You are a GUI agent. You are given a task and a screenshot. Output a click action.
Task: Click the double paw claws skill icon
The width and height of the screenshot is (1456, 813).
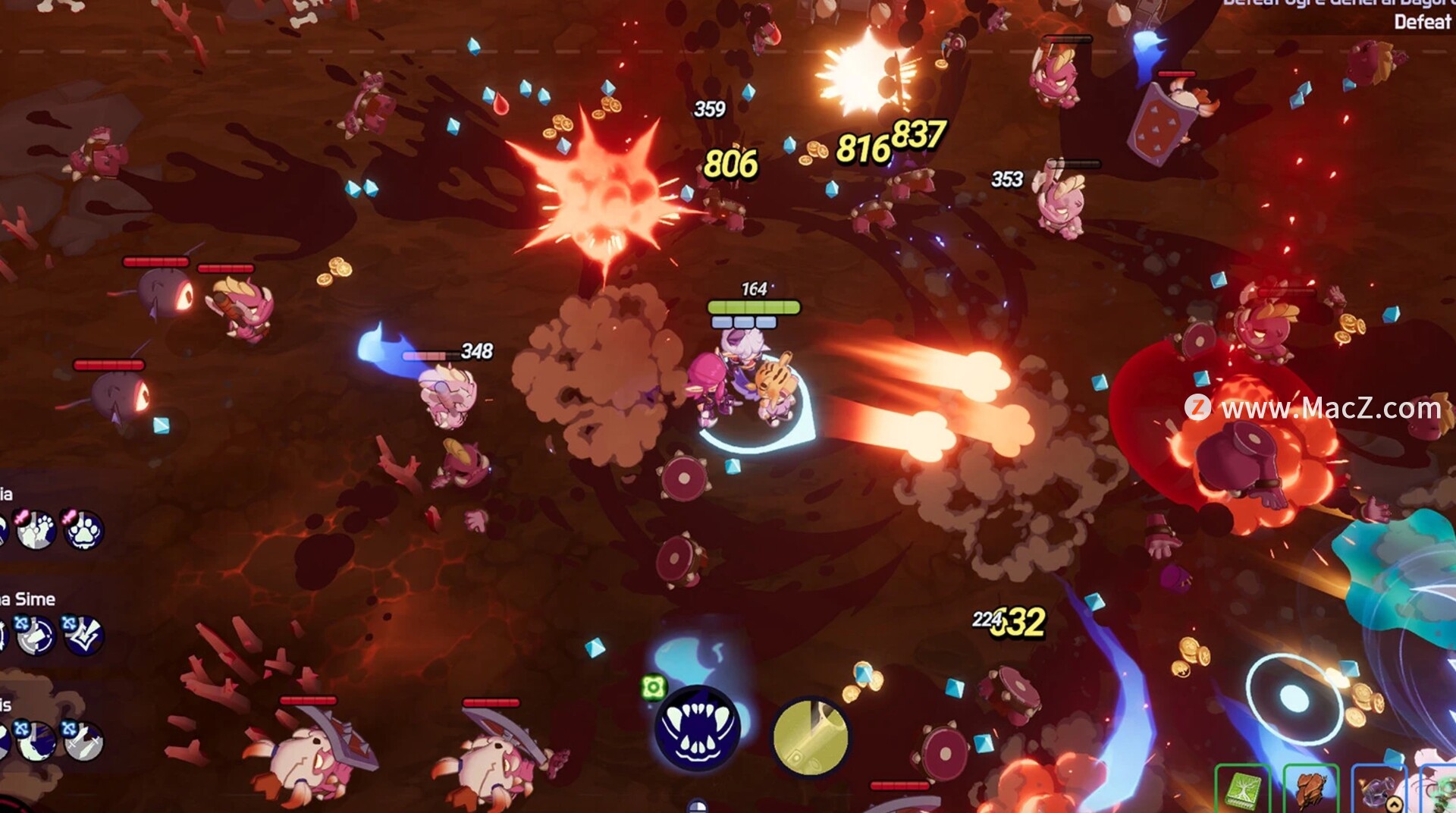36,530
